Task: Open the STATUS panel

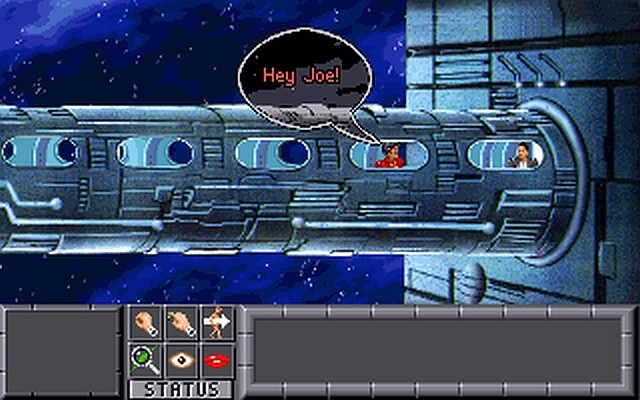Action: pos(181,388)
